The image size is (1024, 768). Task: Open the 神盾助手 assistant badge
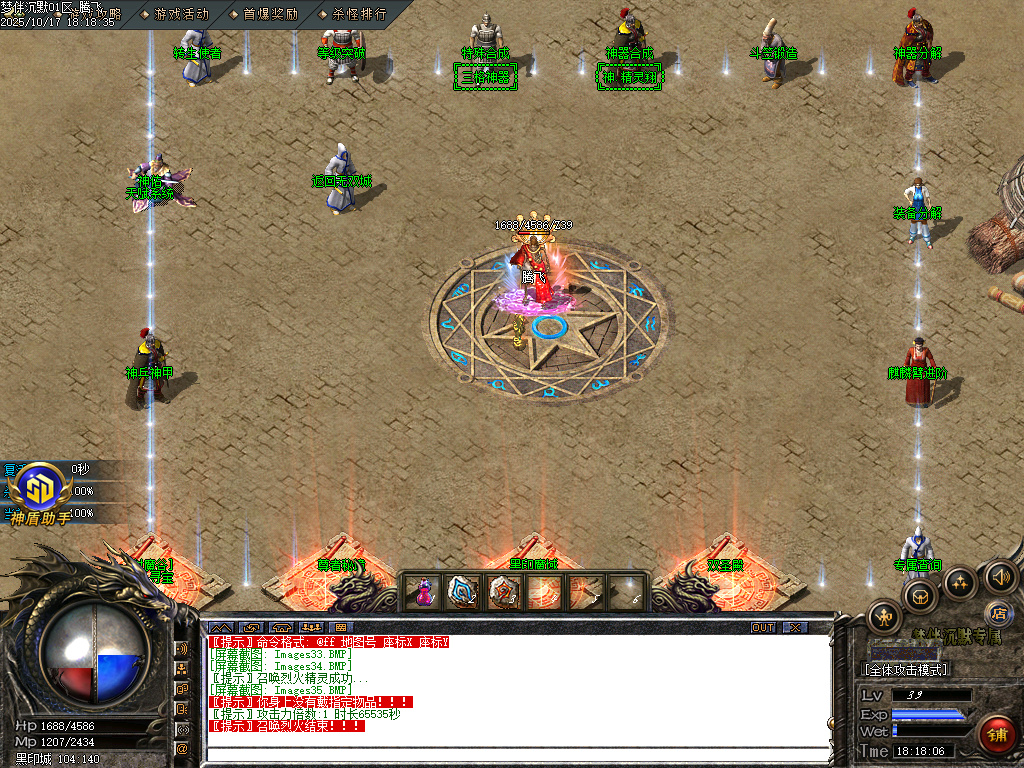tap(42, 492)
